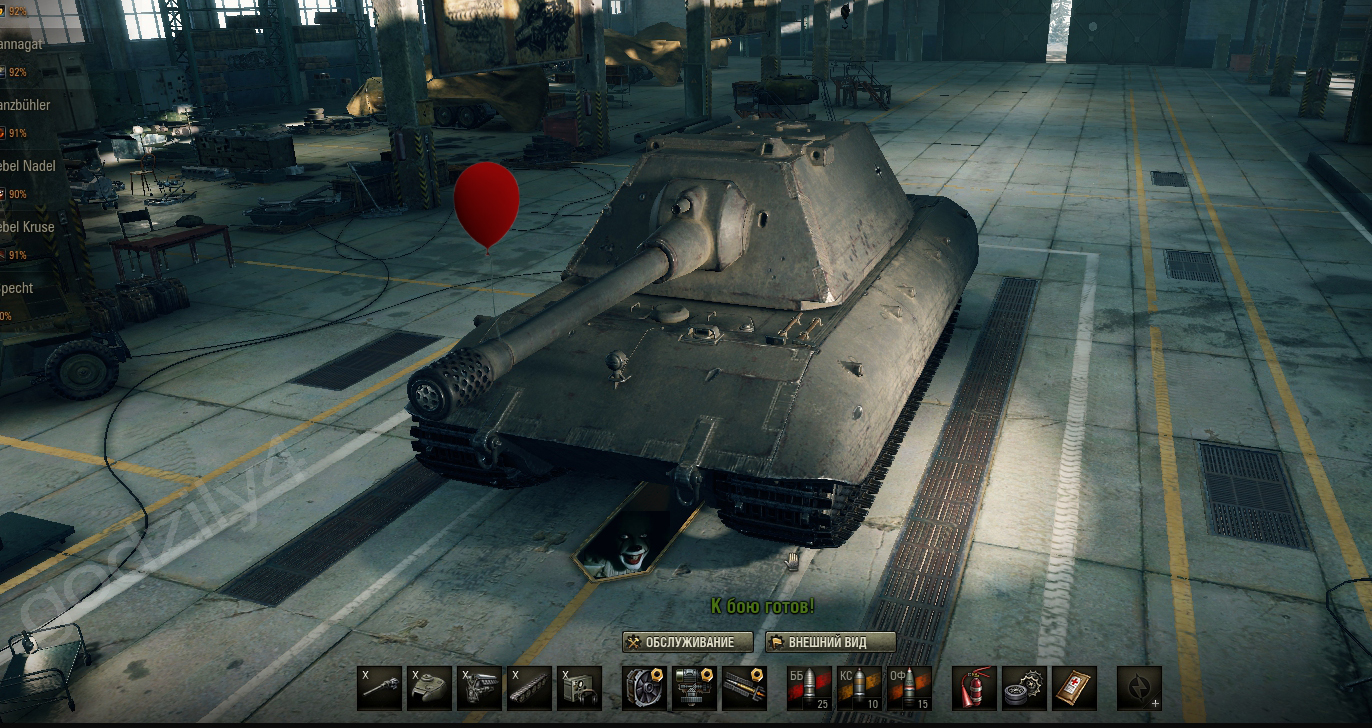Image resolution: width=1372 pixels, height=728 pixels.
Task: Select the ББ armor-piercing shell slot
Action: pyautogui.click(x=809, y=688)
